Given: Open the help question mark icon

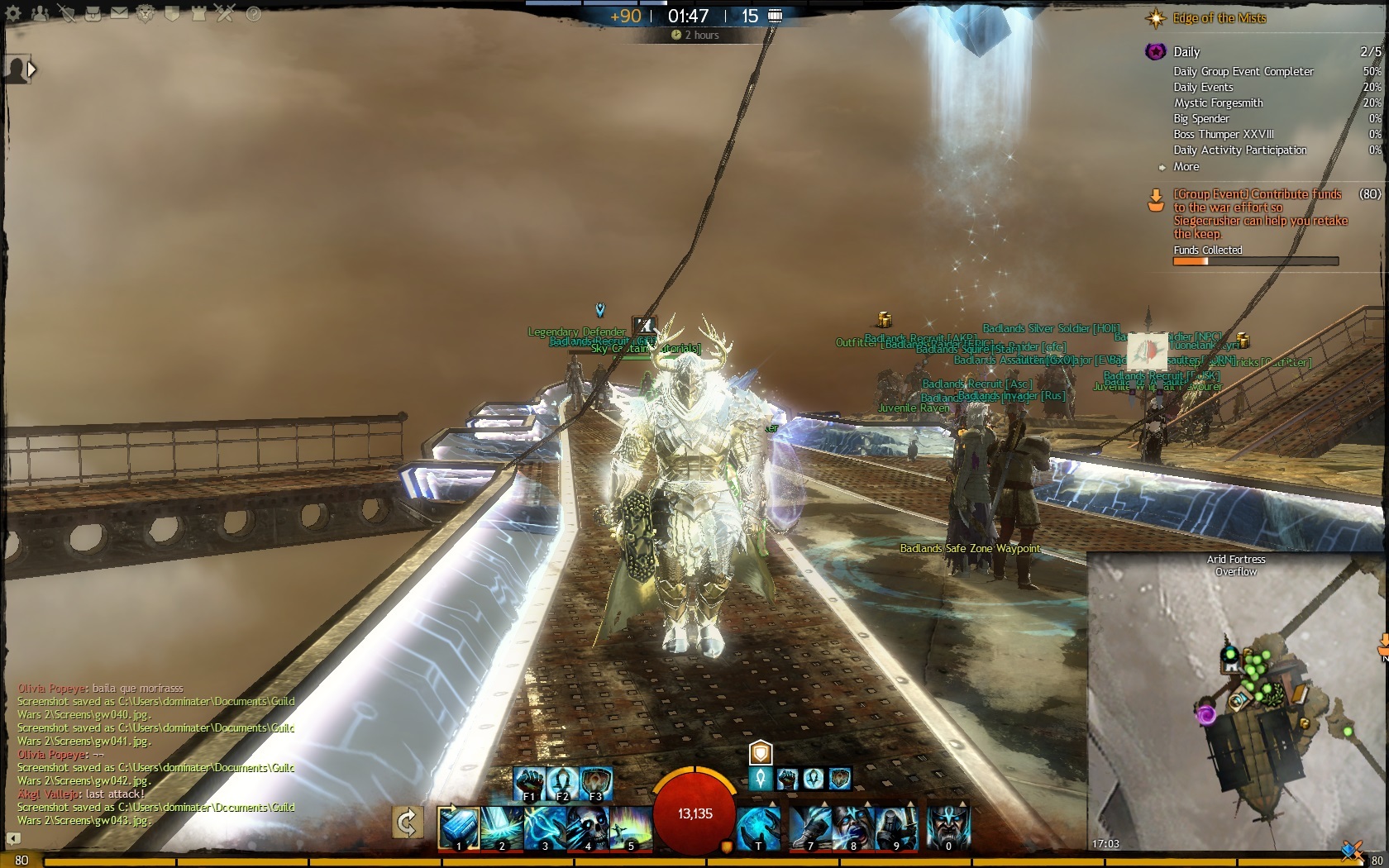Looking at the screenshot, I should pyautogui.click(x=253, y=13).
